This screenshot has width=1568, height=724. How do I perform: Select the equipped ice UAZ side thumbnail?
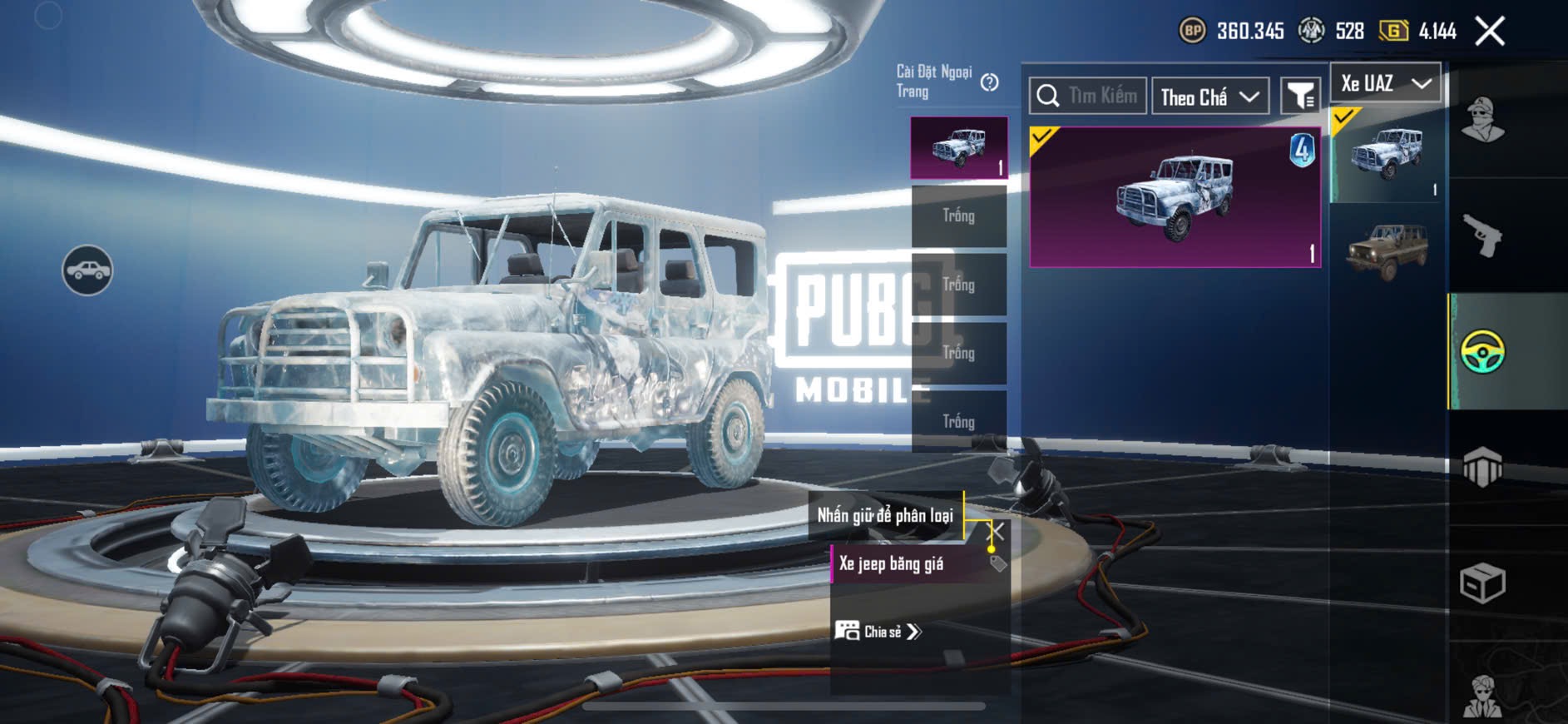[1387, 154]
